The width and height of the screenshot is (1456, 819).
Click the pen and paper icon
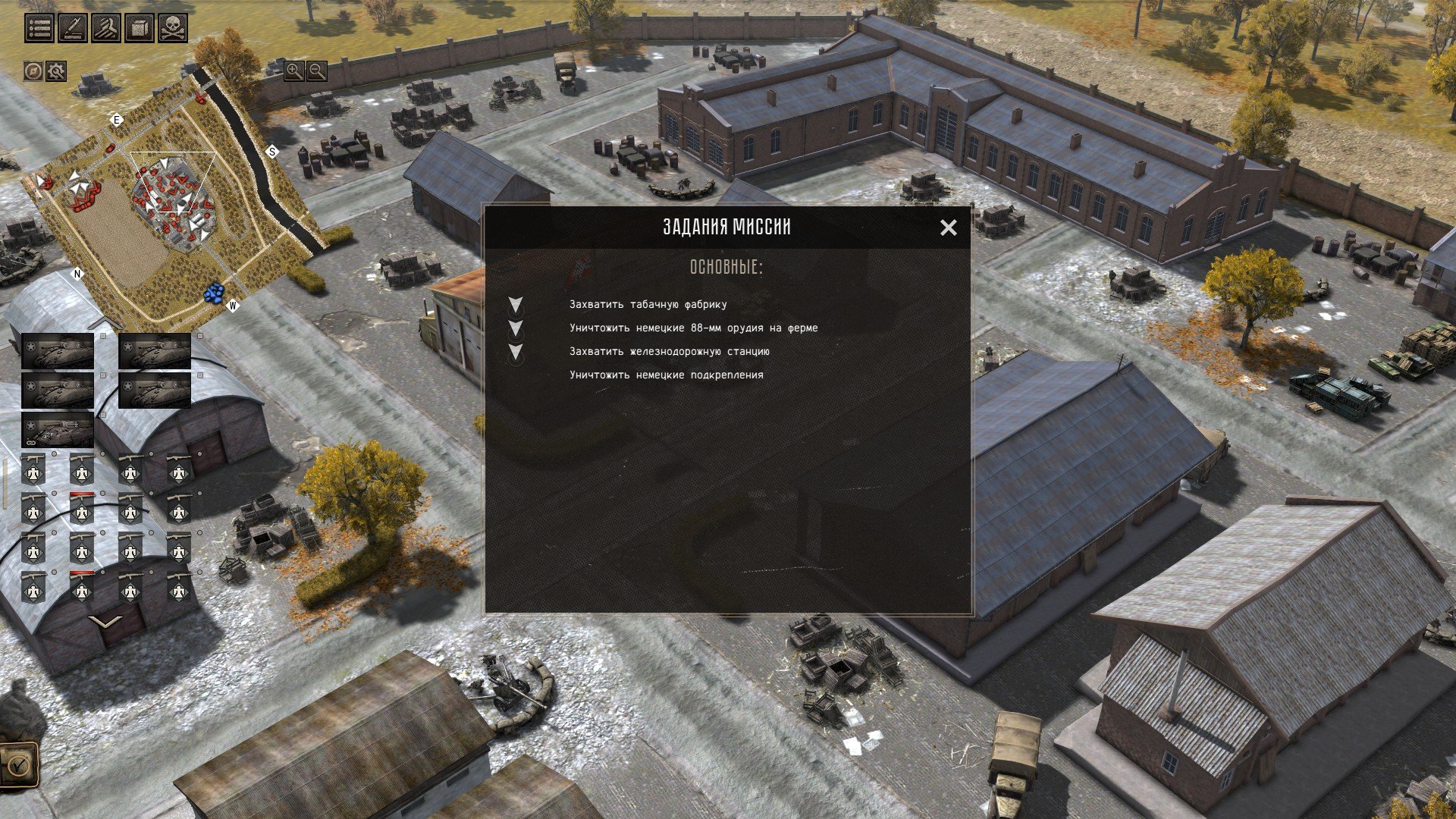click(x=72, y=29)
